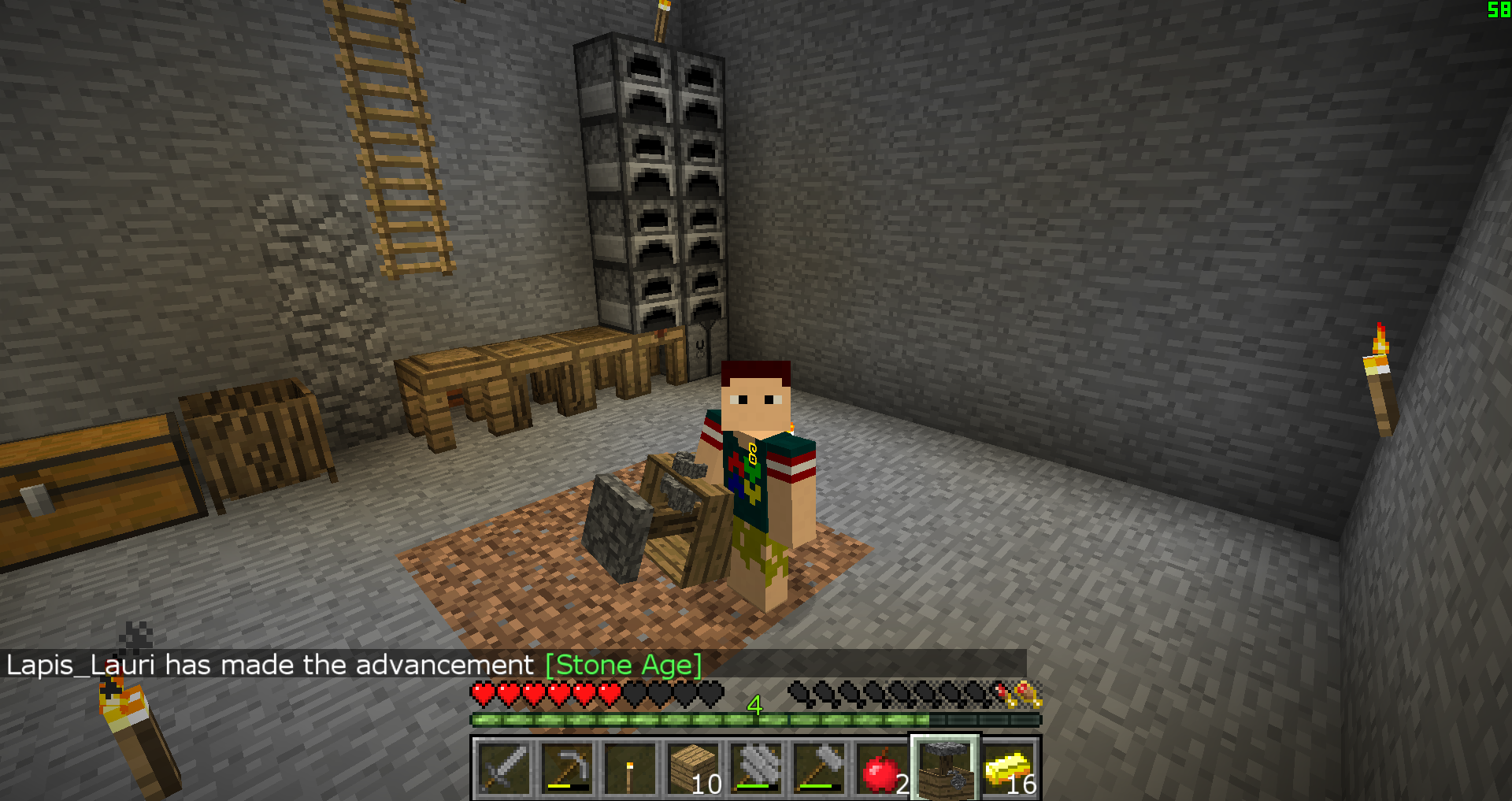The height and width of the screenshot is (801, 1512).
Task: Choose the red apple hotbar slot
Action: (x=882, y=768)
